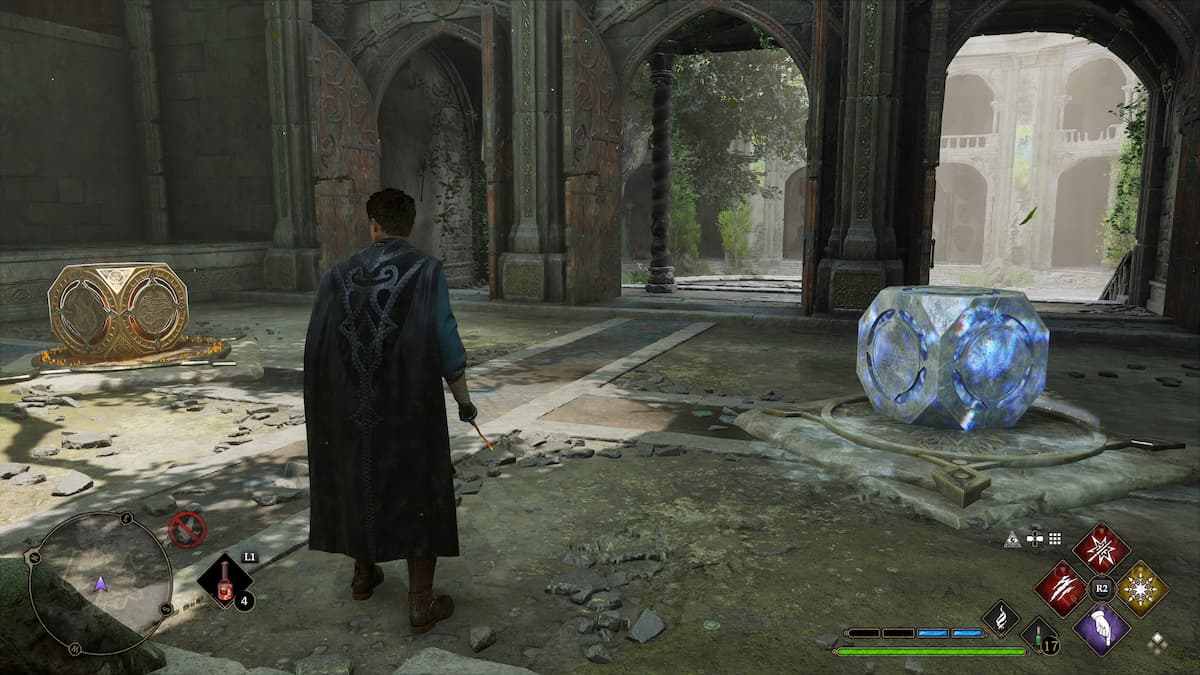Trigger the white flame ability diamond

click(1000, 618)
